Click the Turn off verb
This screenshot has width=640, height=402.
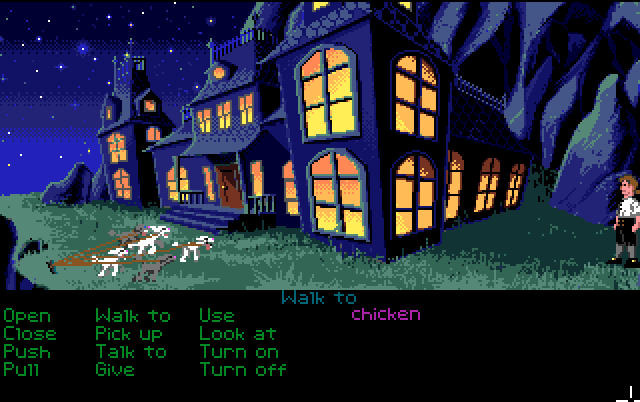243,370
